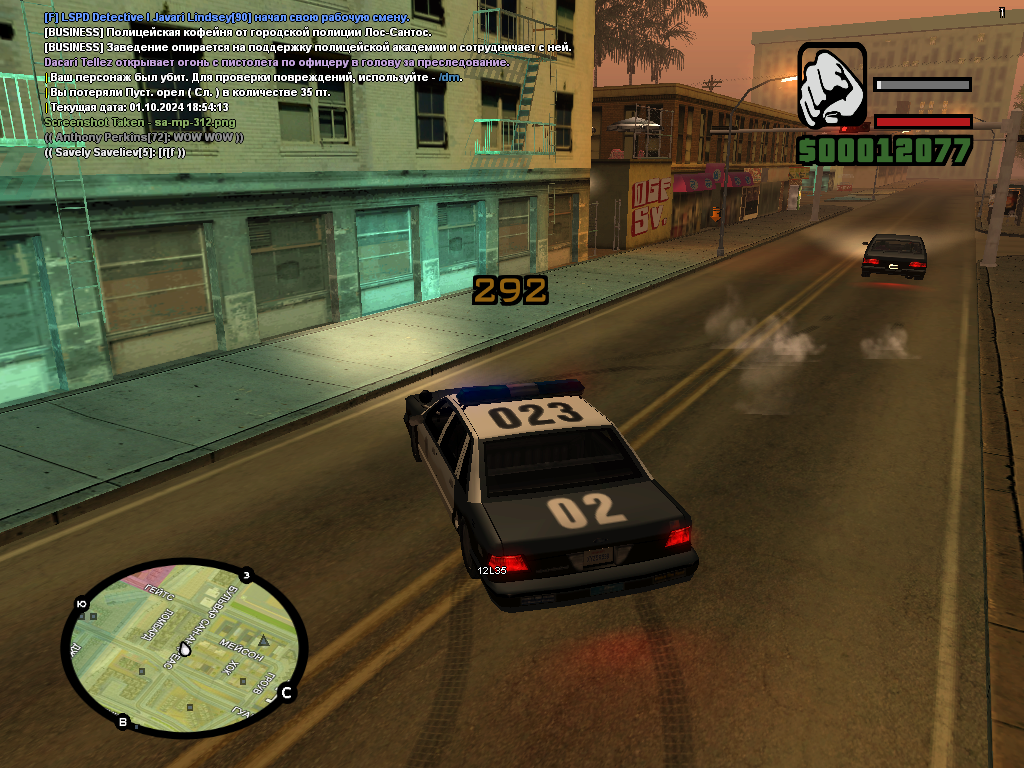Select the east 'В' compass marker

click(x=123, y=722)
